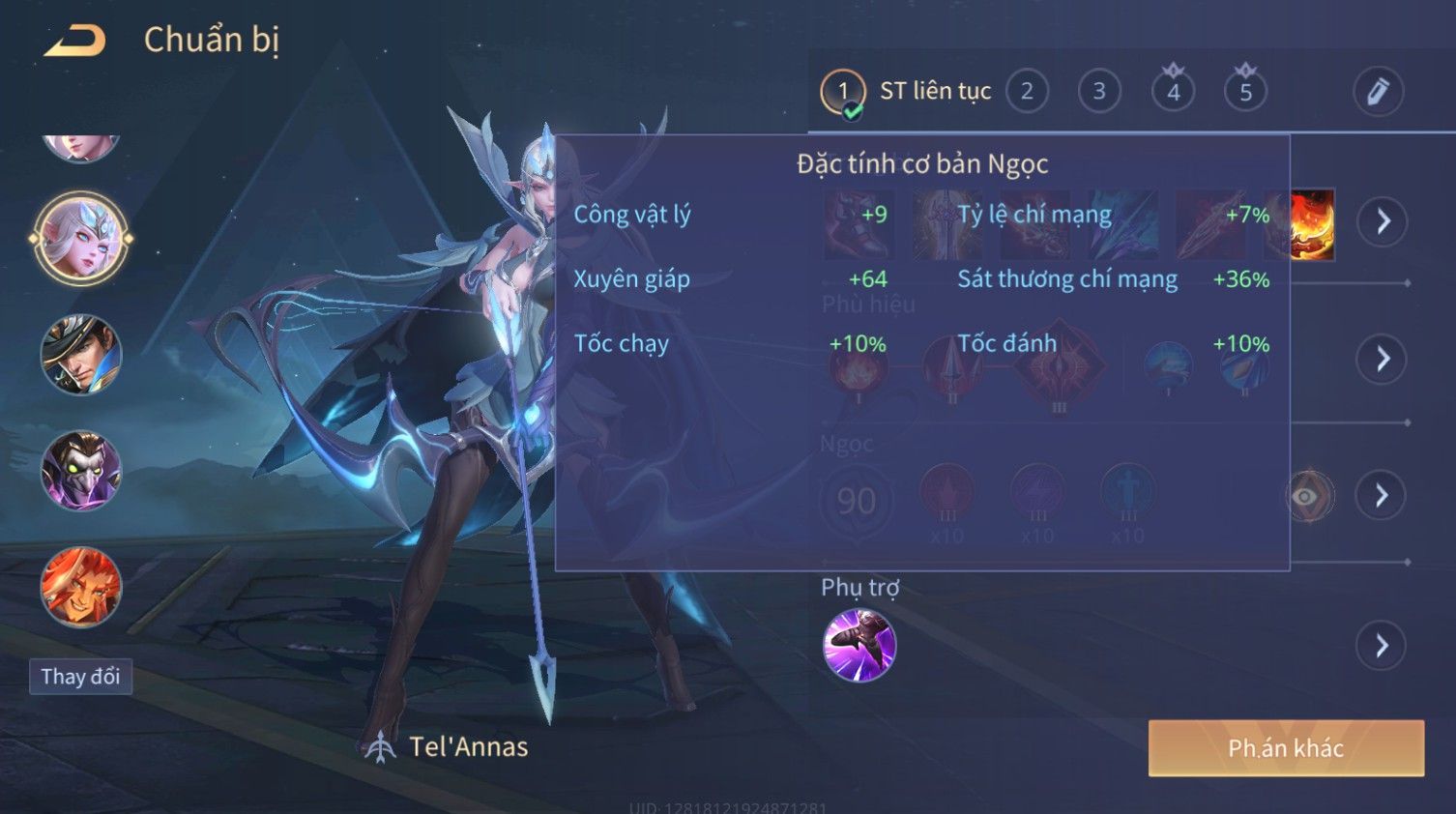The image size is (1456, 814).
Task: Expand the Ngọc row arrow
Action: point(1383,496)
